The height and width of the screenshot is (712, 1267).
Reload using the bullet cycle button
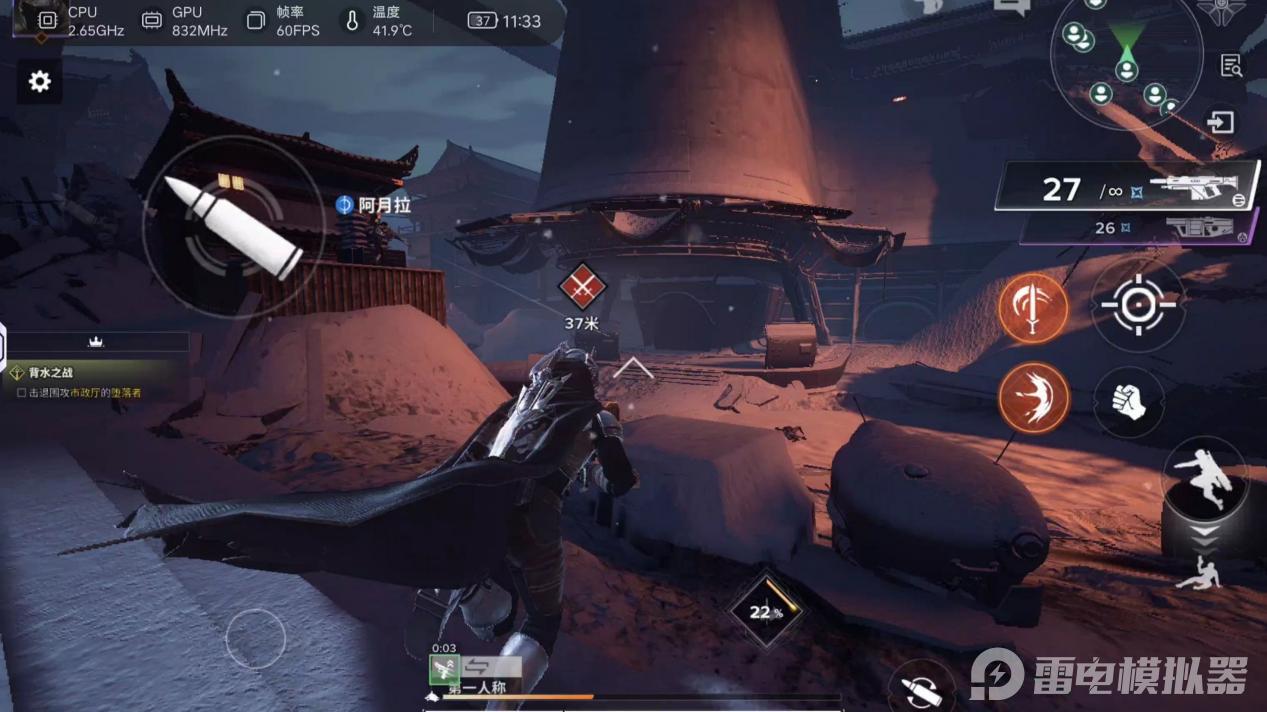coord(921,688)
